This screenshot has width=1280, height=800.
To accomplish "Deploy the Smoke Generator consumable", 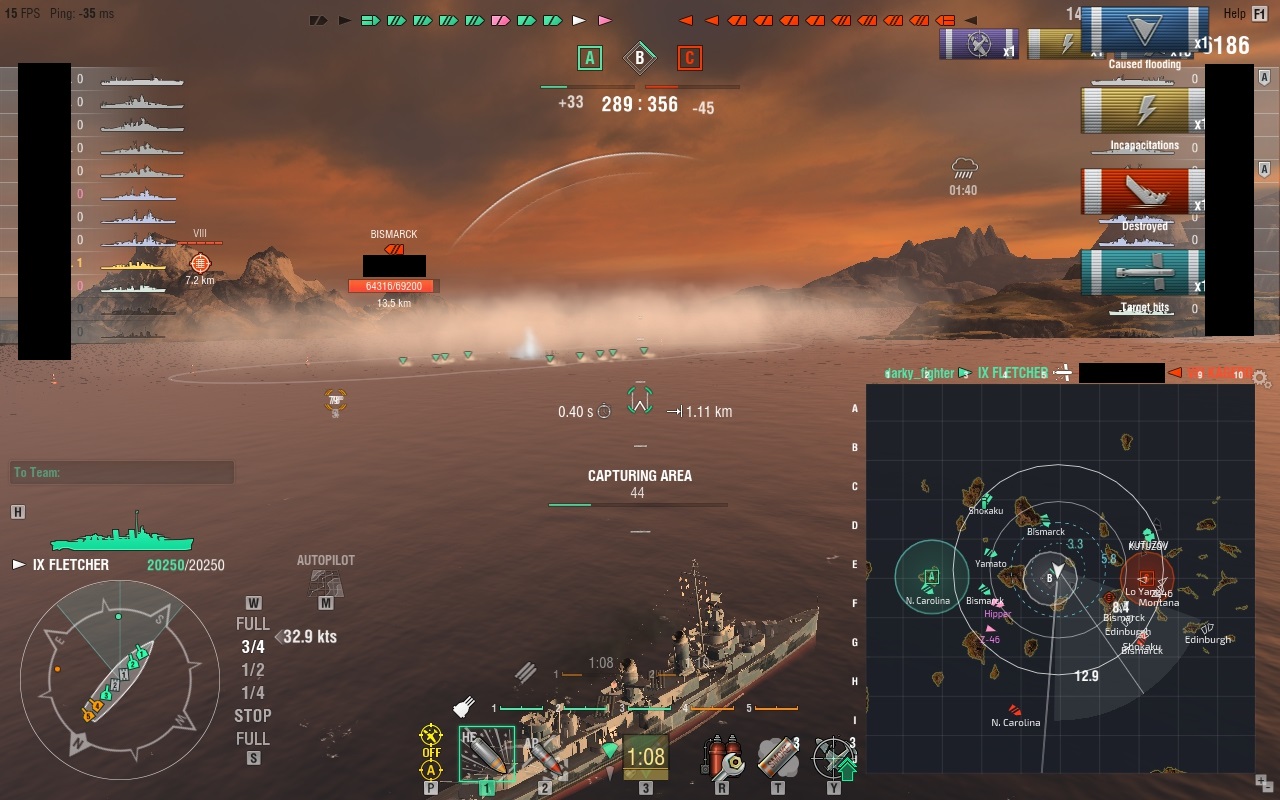I will pyautogui.click(x=778, y=757).
